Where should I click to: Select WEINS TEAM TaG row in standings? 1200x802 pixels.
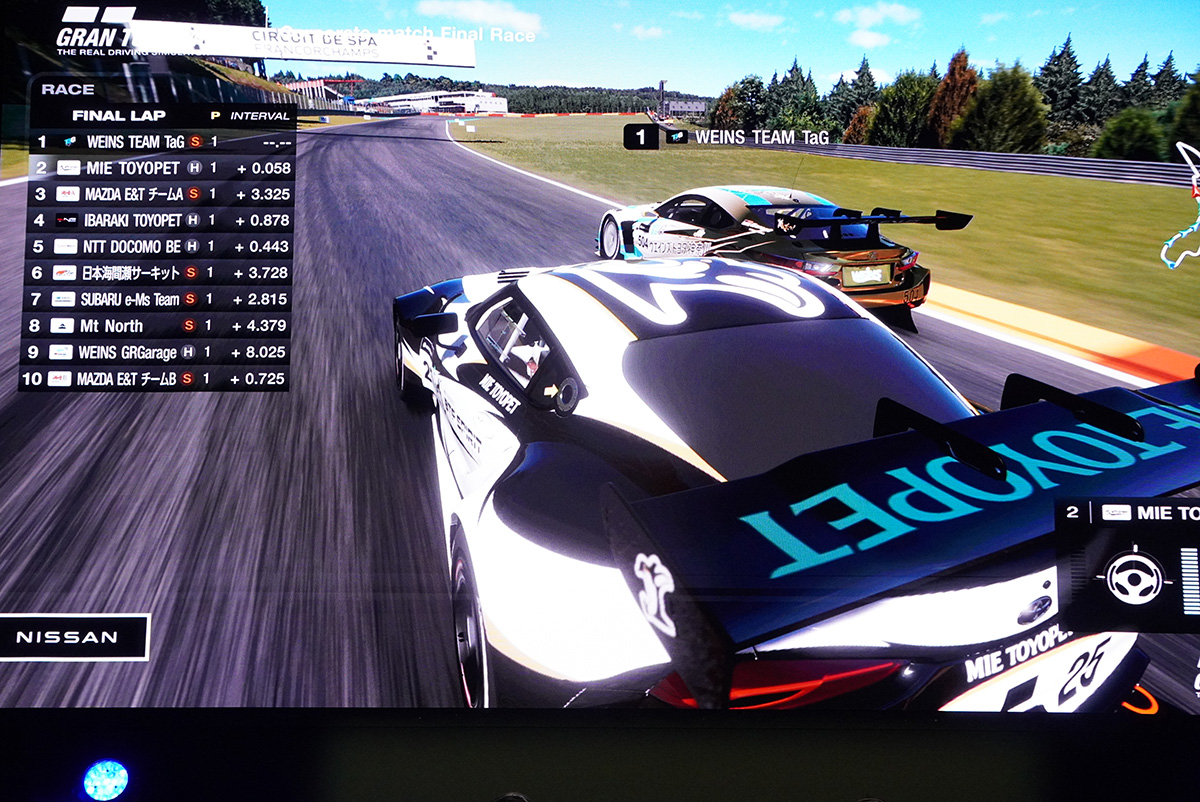pyautogui.click(x=157, y=142)
